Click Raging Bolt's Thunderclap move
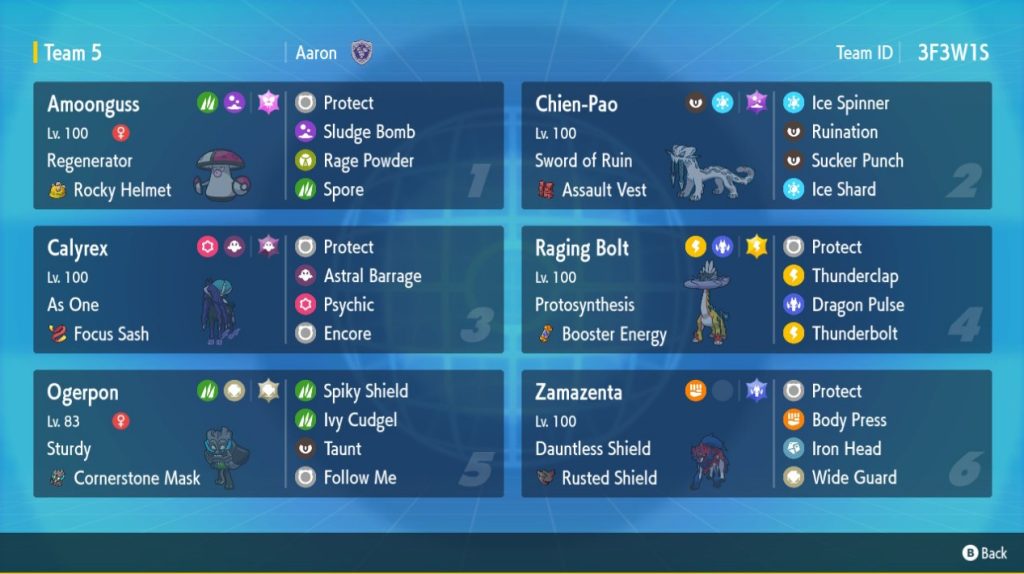Image resolution: width=1024 pixels, height=574 pixels. pos(854,276)
